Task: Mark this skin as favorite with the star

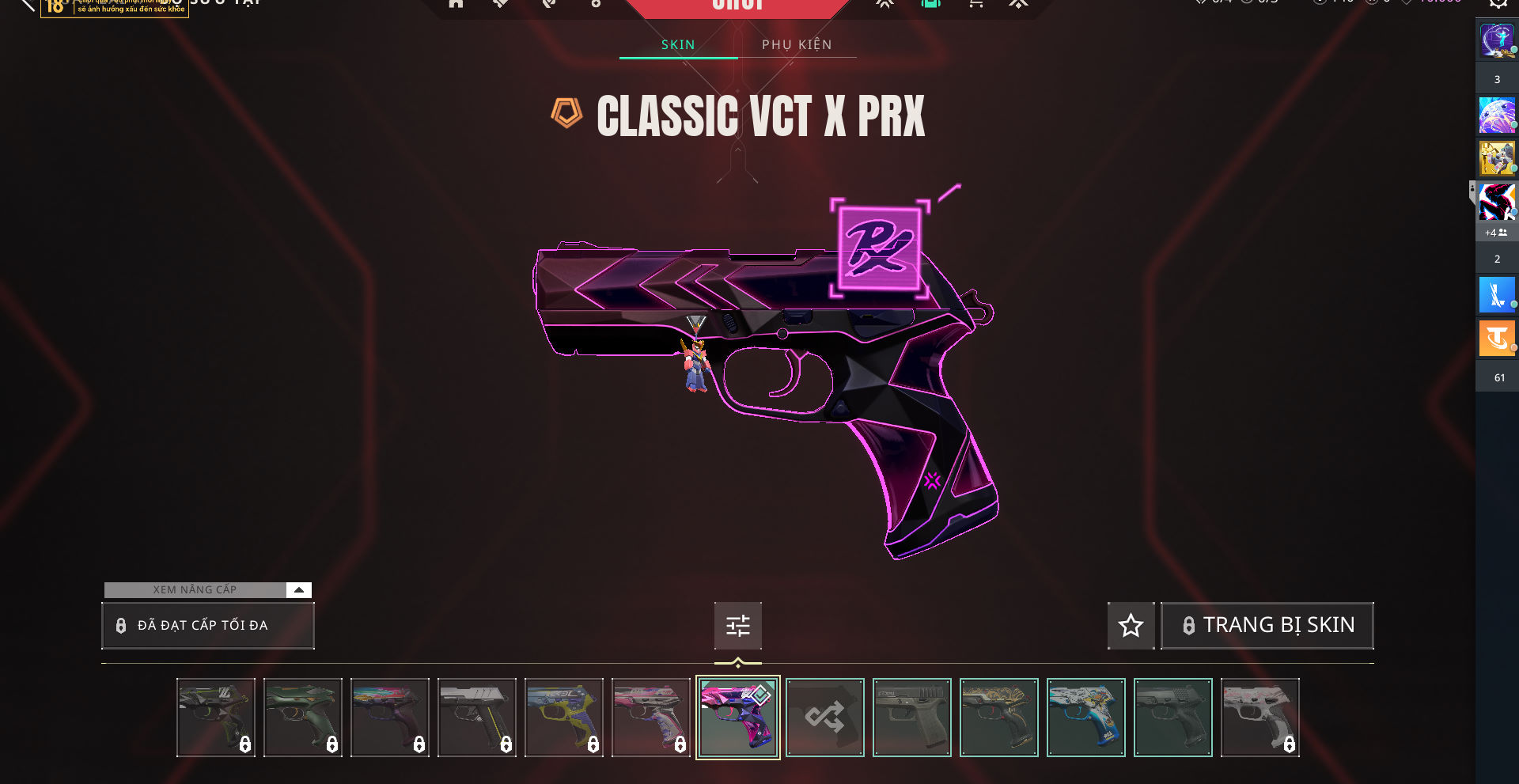Action: (x=1131, y=626)
